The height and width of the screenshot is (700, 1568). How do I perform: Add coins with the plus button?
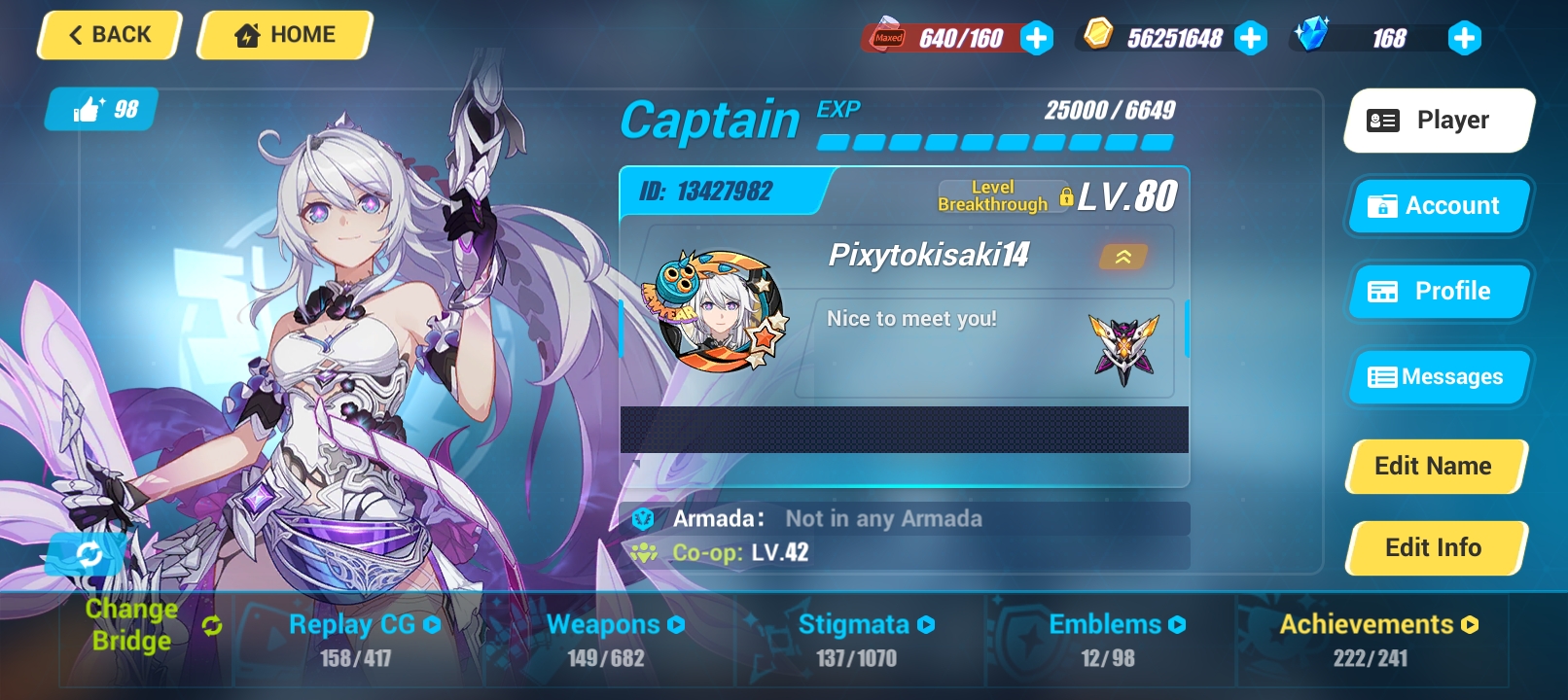coord(1251,38)
